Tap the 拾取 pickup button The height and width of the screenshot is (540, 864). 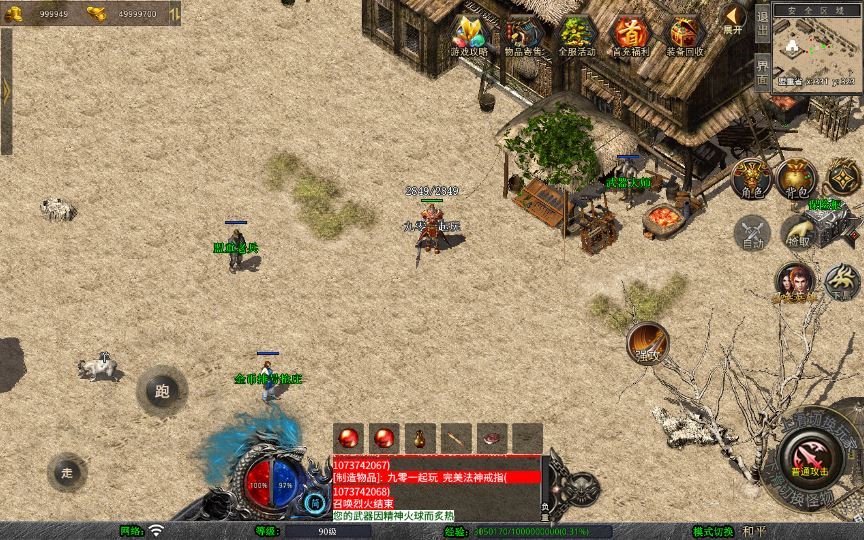797,233
